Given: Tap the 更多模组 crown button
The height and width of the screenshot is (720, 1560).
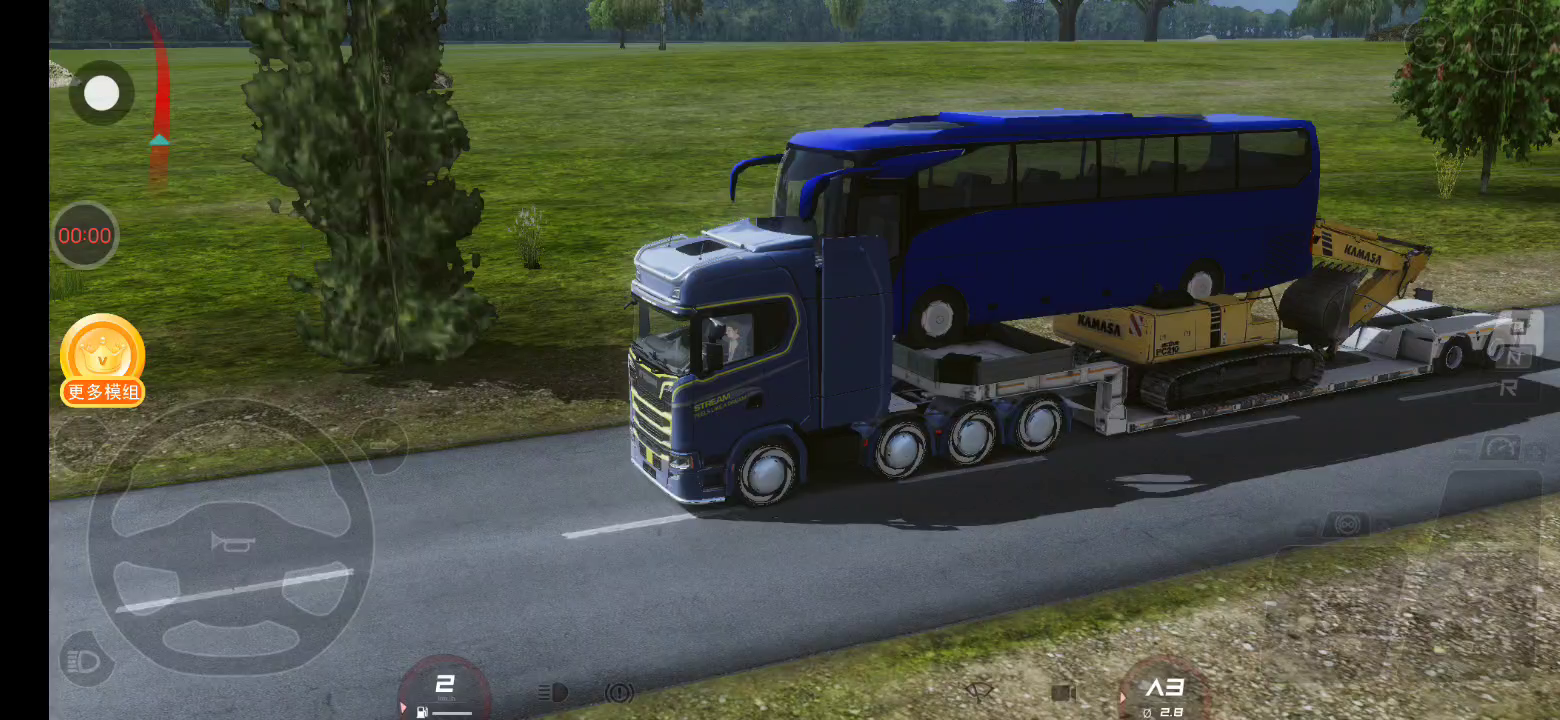Looking at the screenshot, I should pyautogui.click(x=102, y=360).
